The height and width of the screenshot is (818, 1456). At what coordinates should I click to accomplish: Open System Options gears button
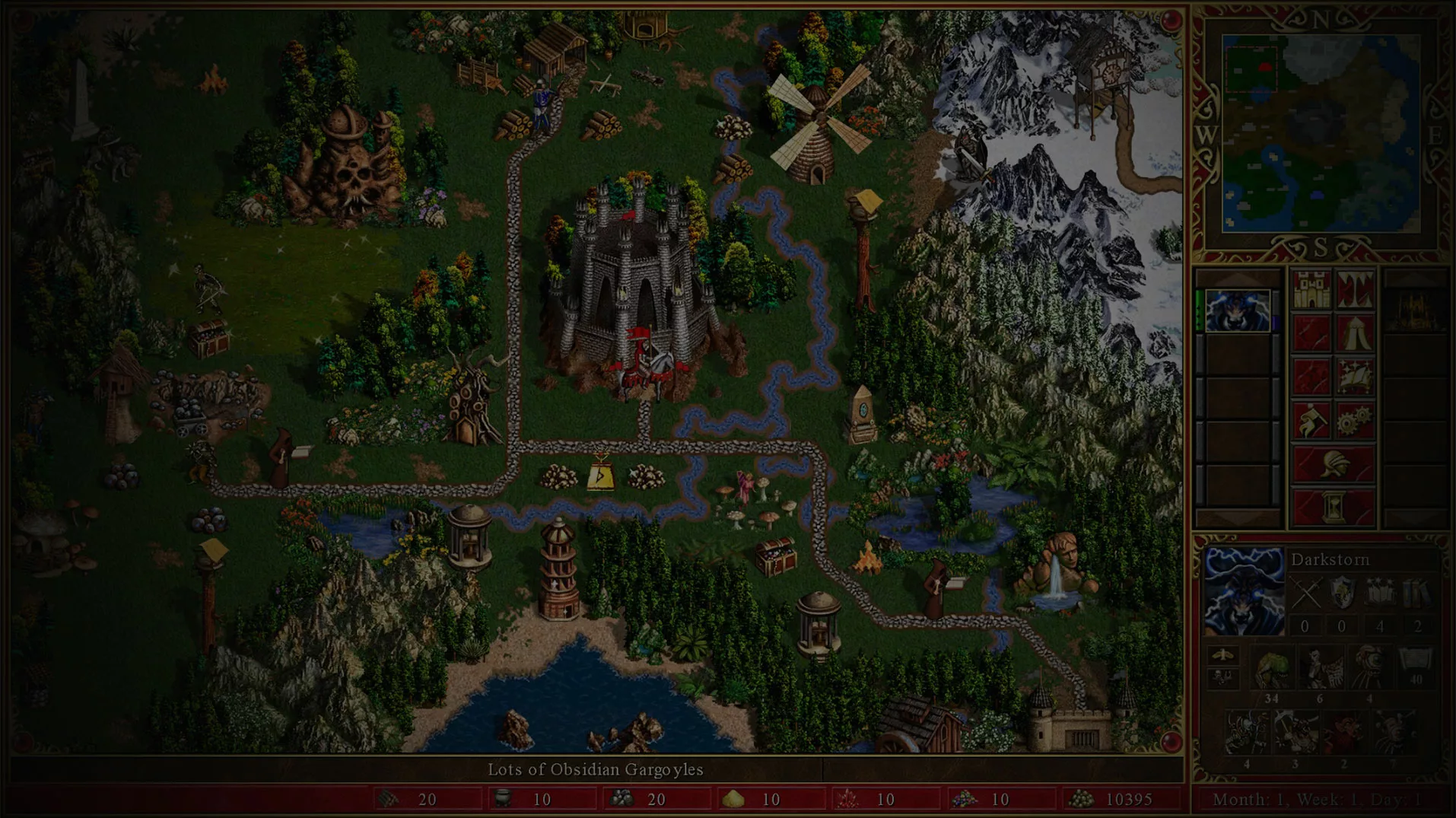[1355, 421]
